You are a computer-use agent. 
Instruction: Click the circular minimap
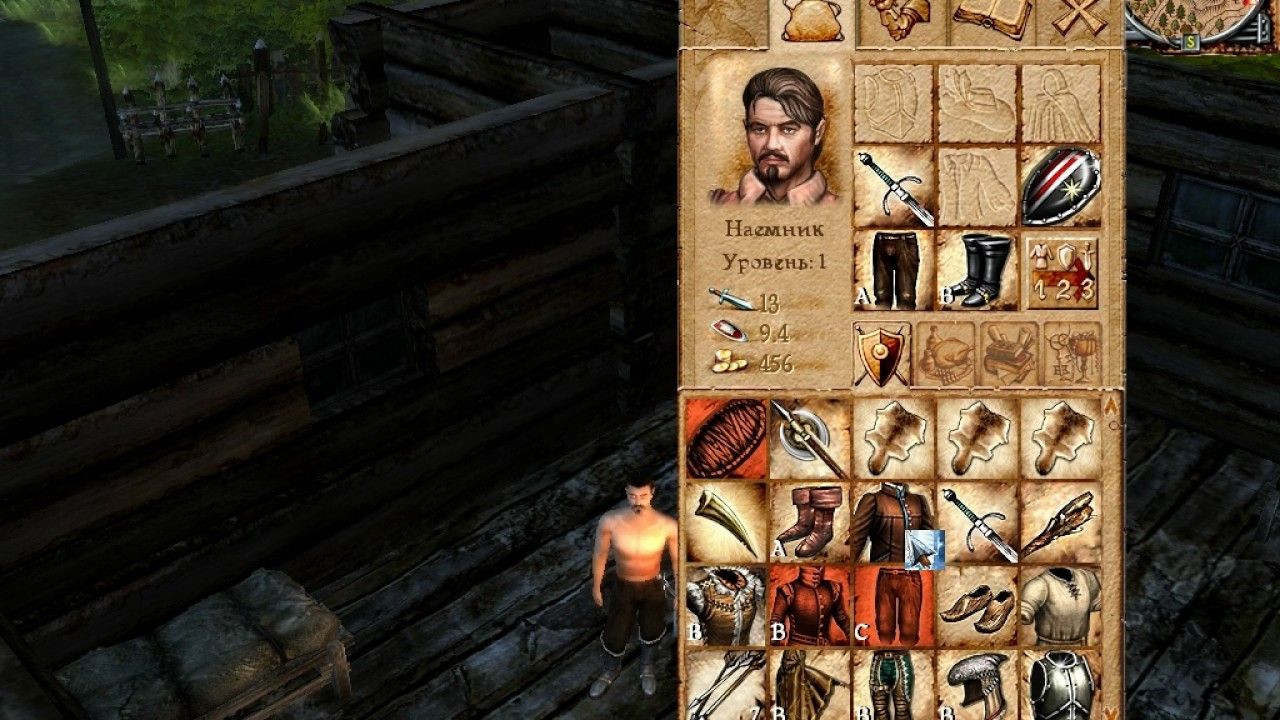1190,20
